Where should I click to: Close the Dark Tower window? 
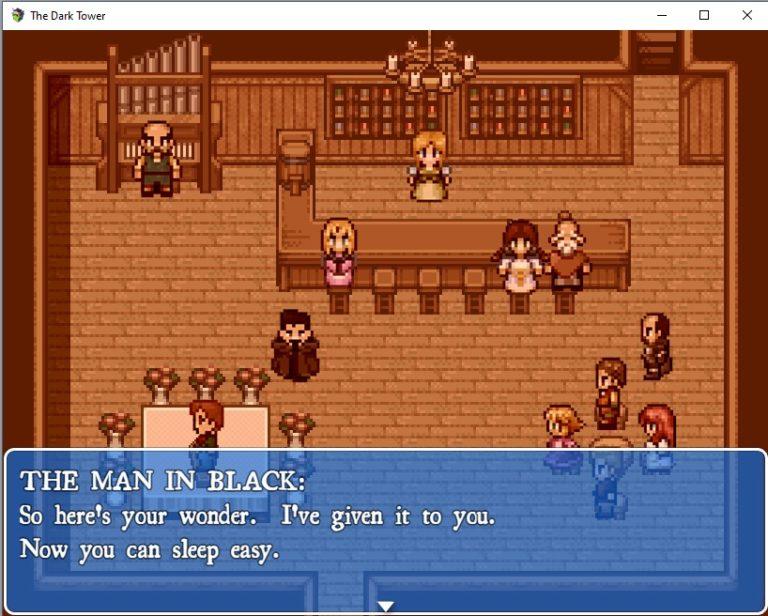pyautogui.click(x=746, y=15)
